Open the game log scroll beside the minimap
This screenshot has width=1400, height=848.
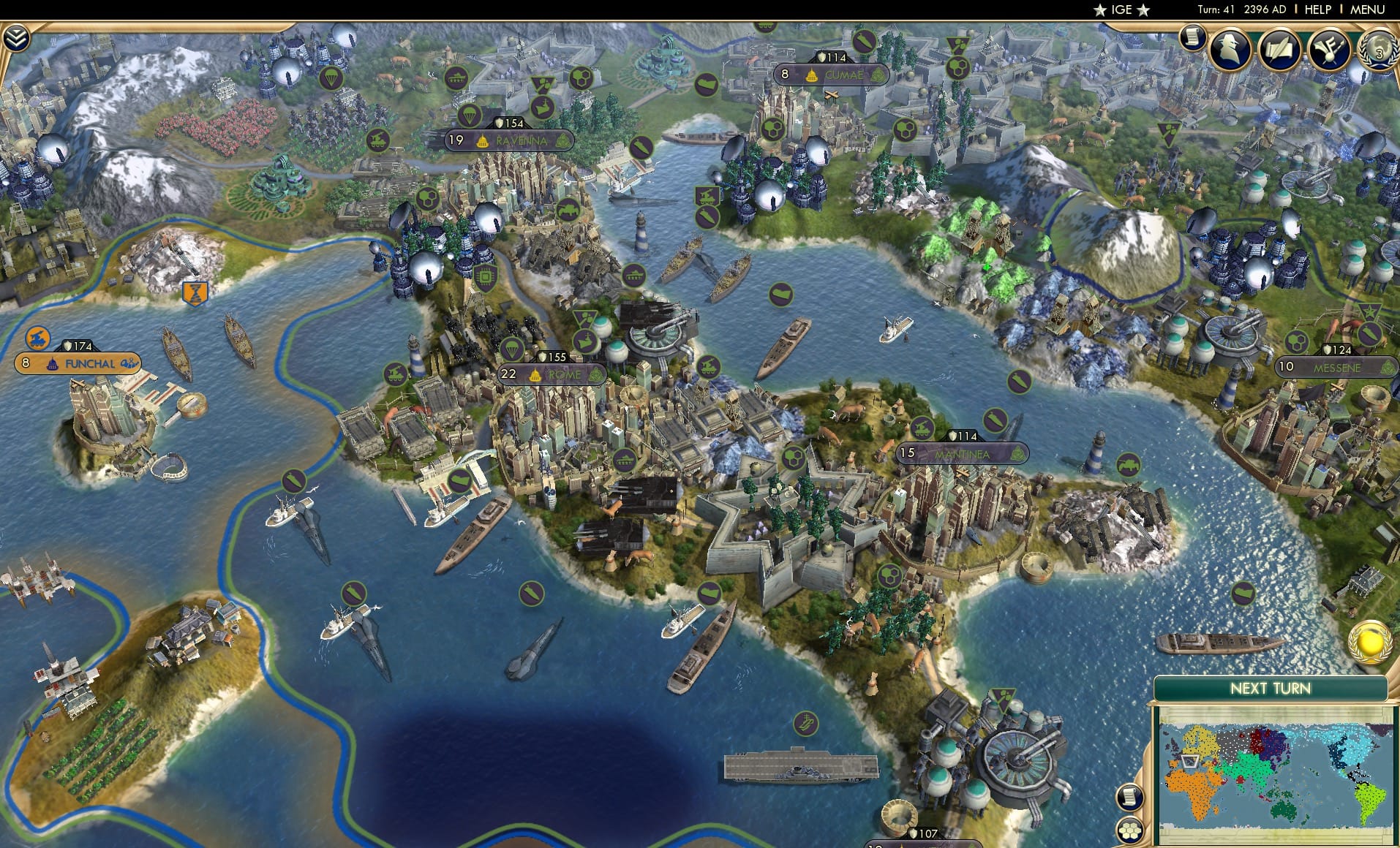tap(1129, 797)
